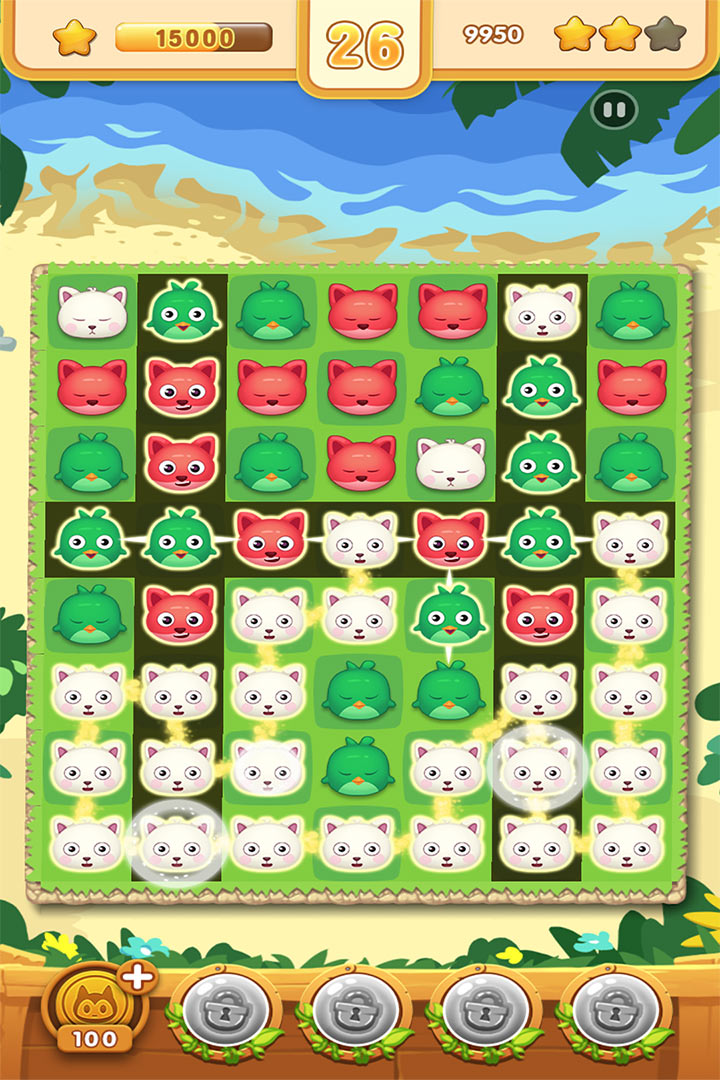Pause the game
Image resolution: width=720 pixels, height=1080 pixels.
click(614, 110)
